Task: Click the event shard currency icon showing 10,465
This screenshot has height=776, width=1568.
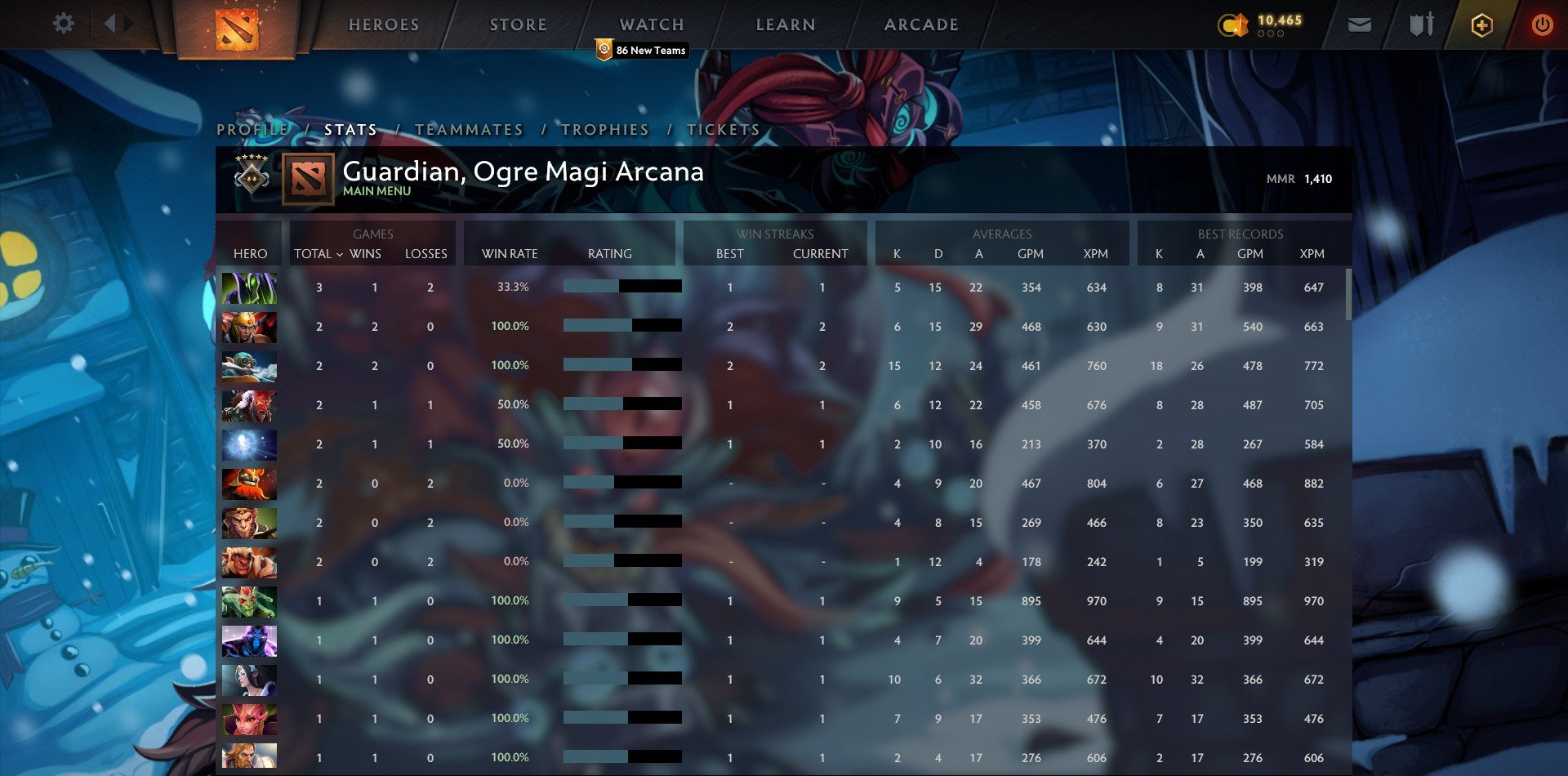Action: click(1234, 25)
